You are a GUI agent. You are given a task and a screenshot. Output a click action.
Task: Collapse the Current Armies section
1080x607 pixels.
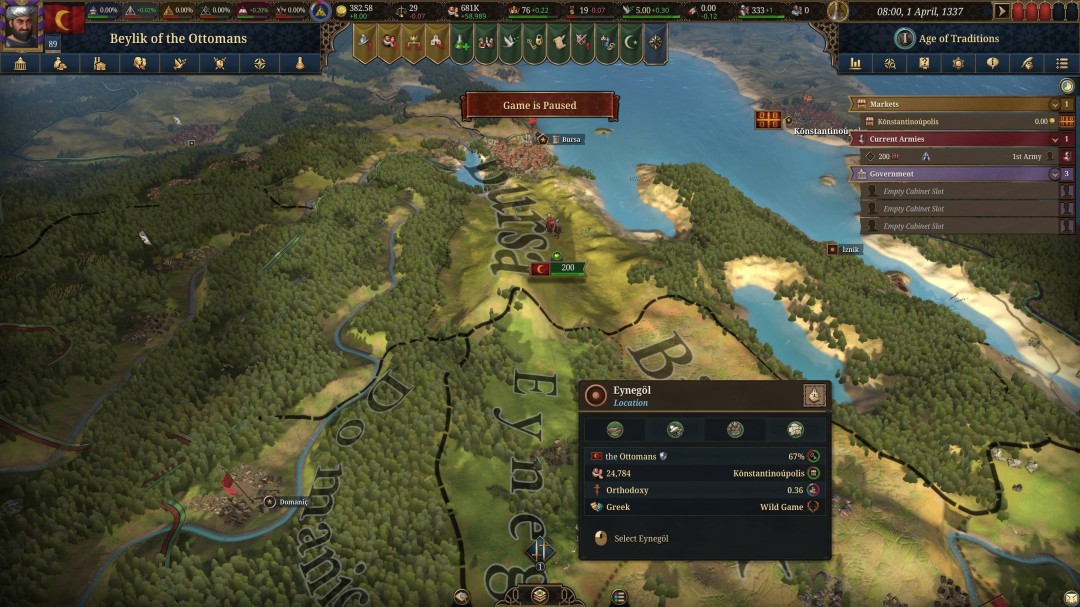pyautogui.click(x=1054, y=139)
